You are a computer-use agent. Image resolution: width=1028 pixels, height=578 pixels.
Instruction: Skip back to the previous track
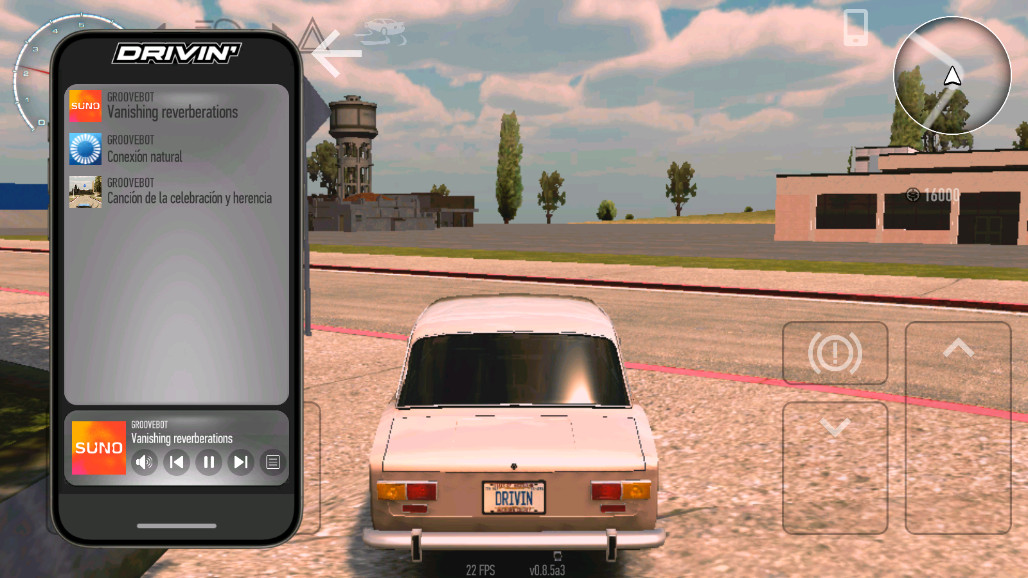pyautogui.click(x=177, y=461)
